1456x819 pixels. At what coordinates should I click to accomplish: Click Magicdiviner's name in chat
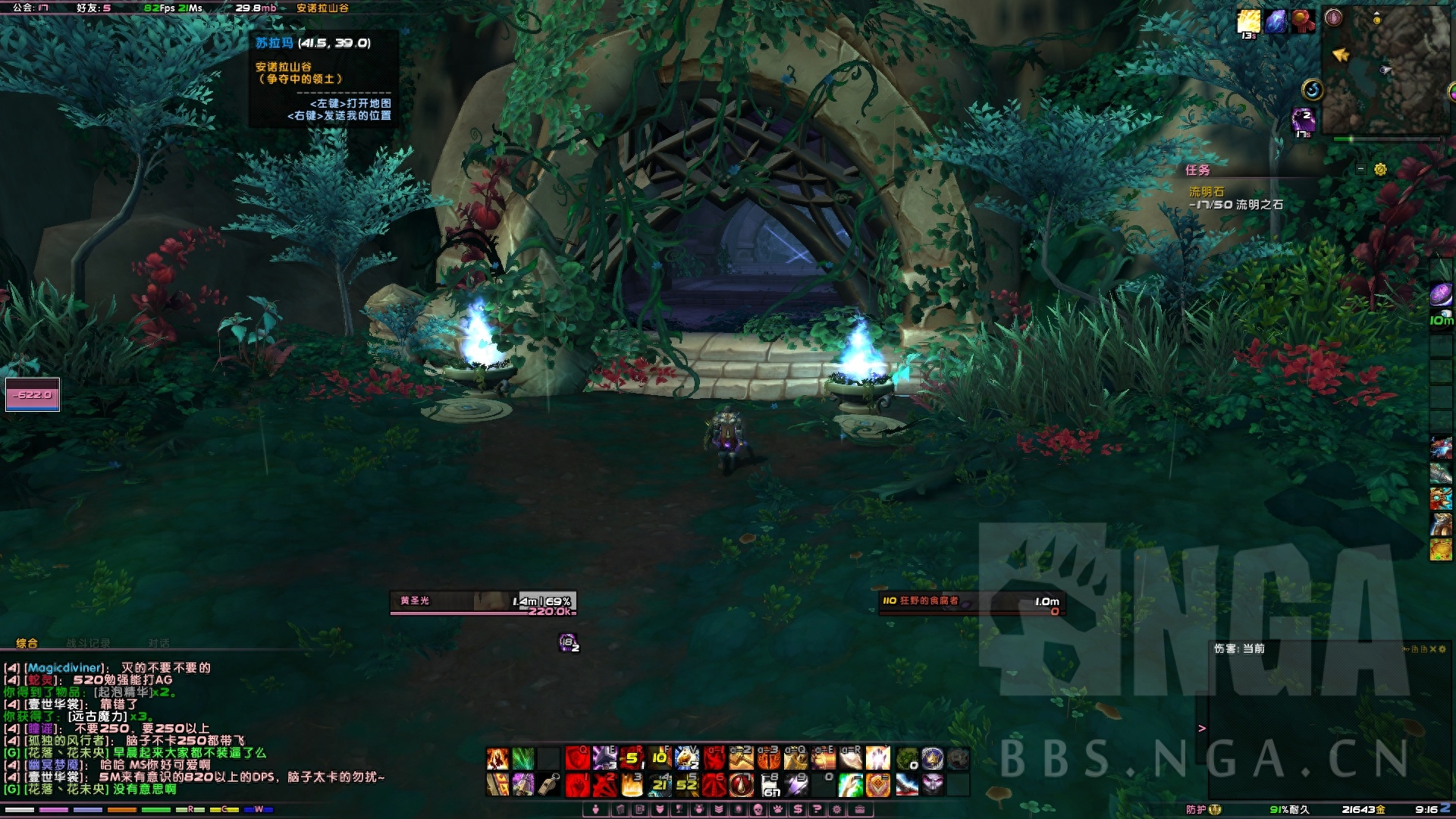point(64,668)
